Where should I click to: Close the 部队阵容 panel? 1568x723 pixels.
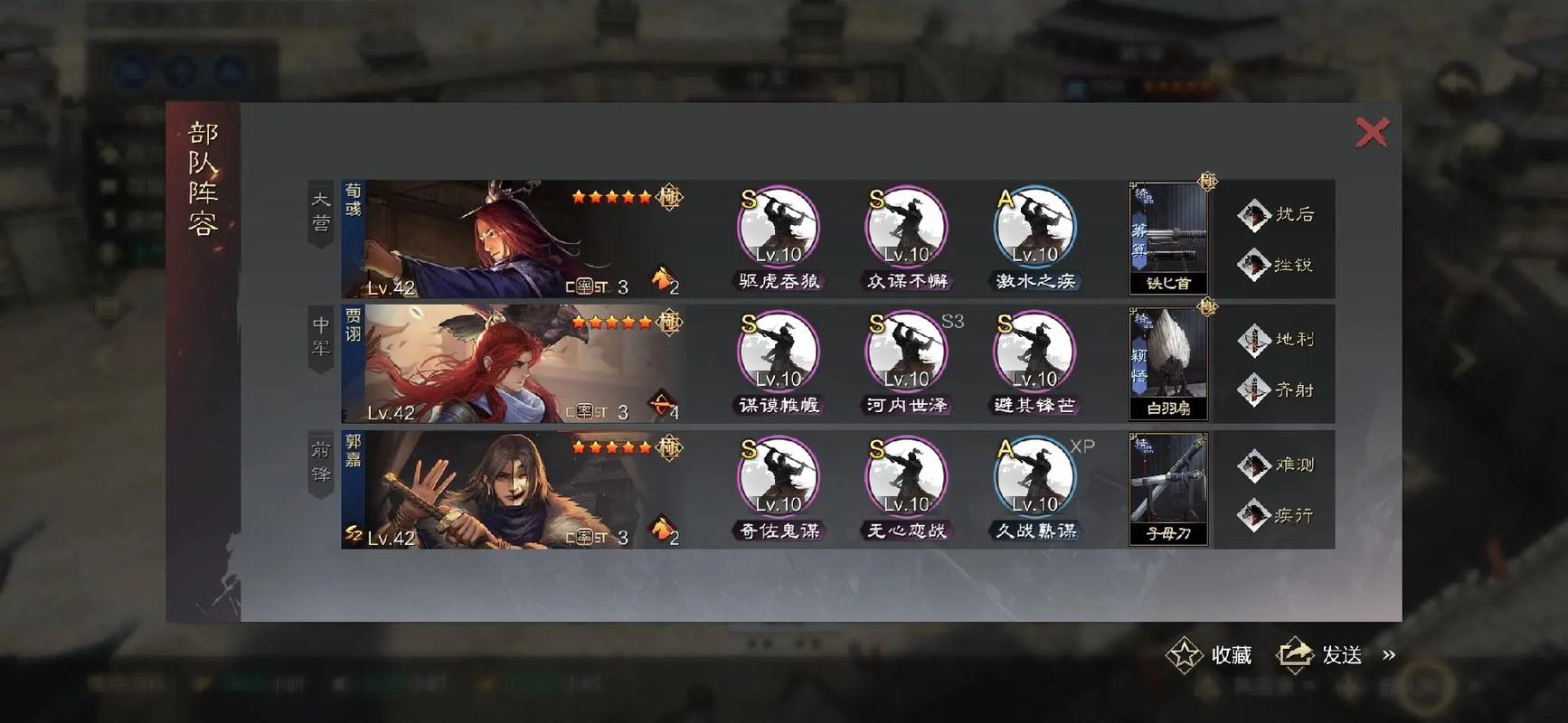coord(1371,133)
